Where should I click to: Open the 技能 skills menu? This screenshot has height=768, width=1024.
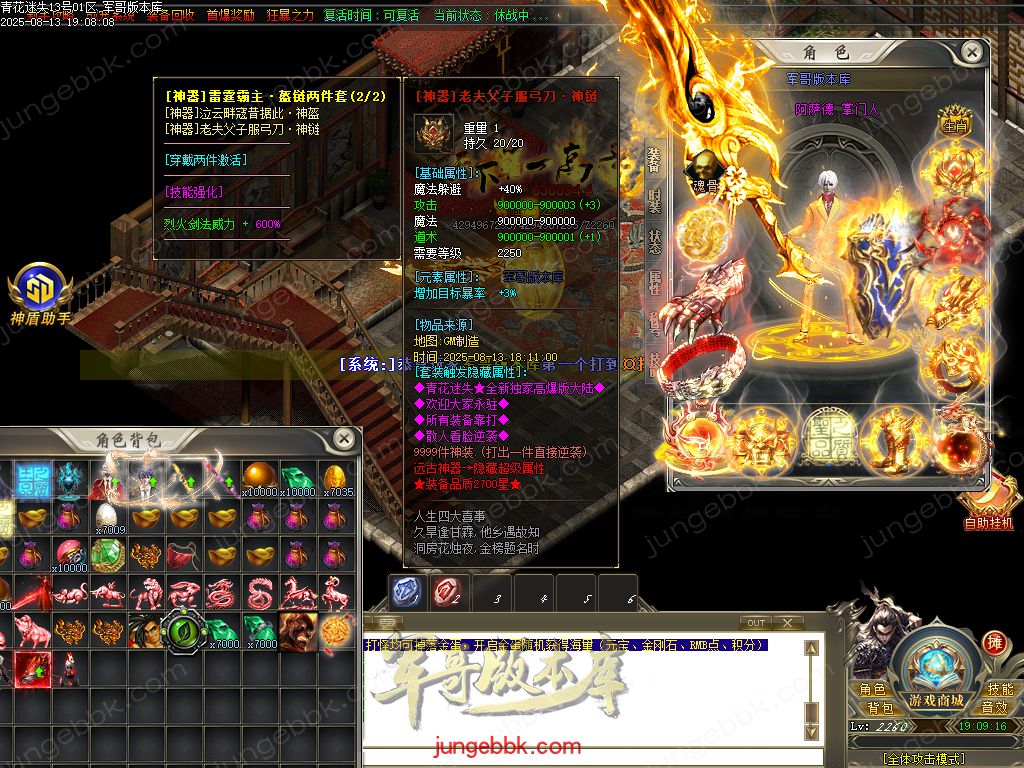(x=999, y=689)
